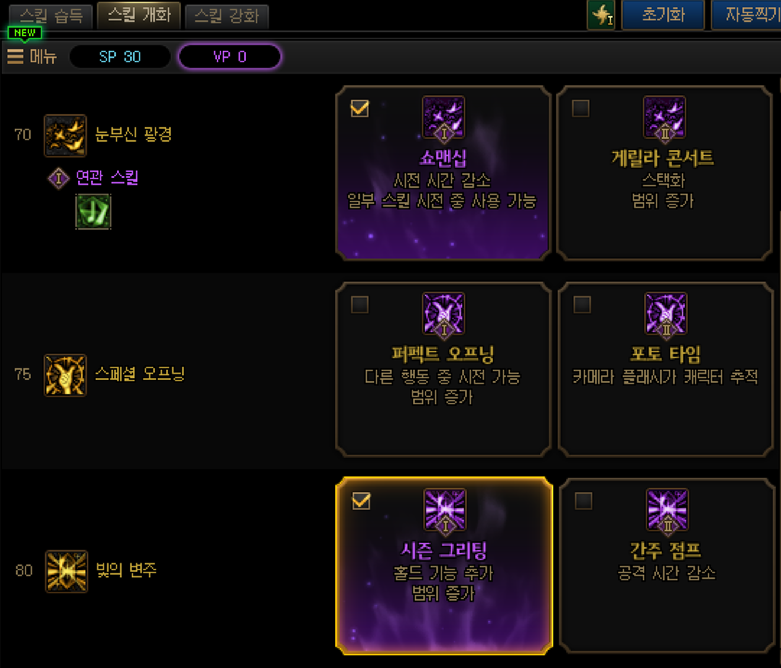
Task: Click the 게릴라 콘서트 enhancement icon
Action: (664, 118)
